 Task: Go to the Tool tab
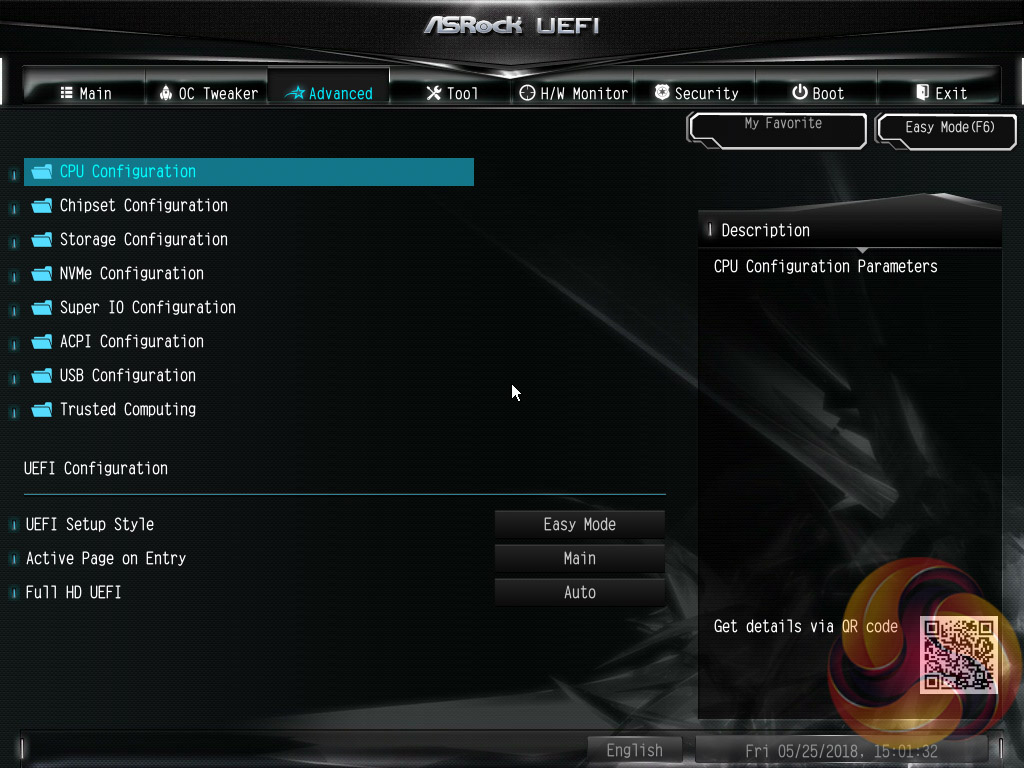coord(452,93)
